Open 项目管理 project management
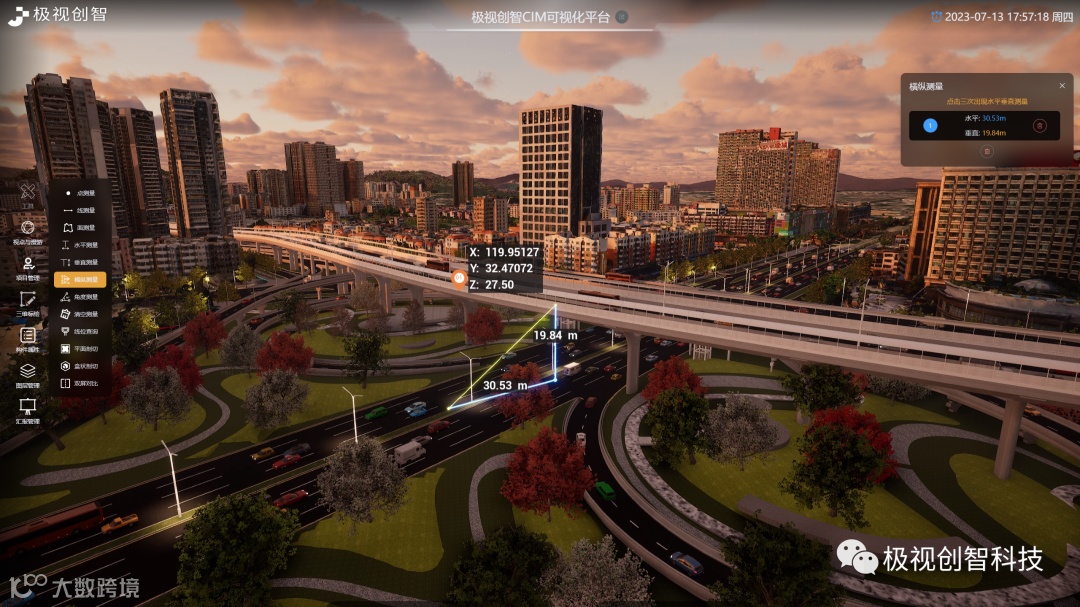 click(28, 268)
